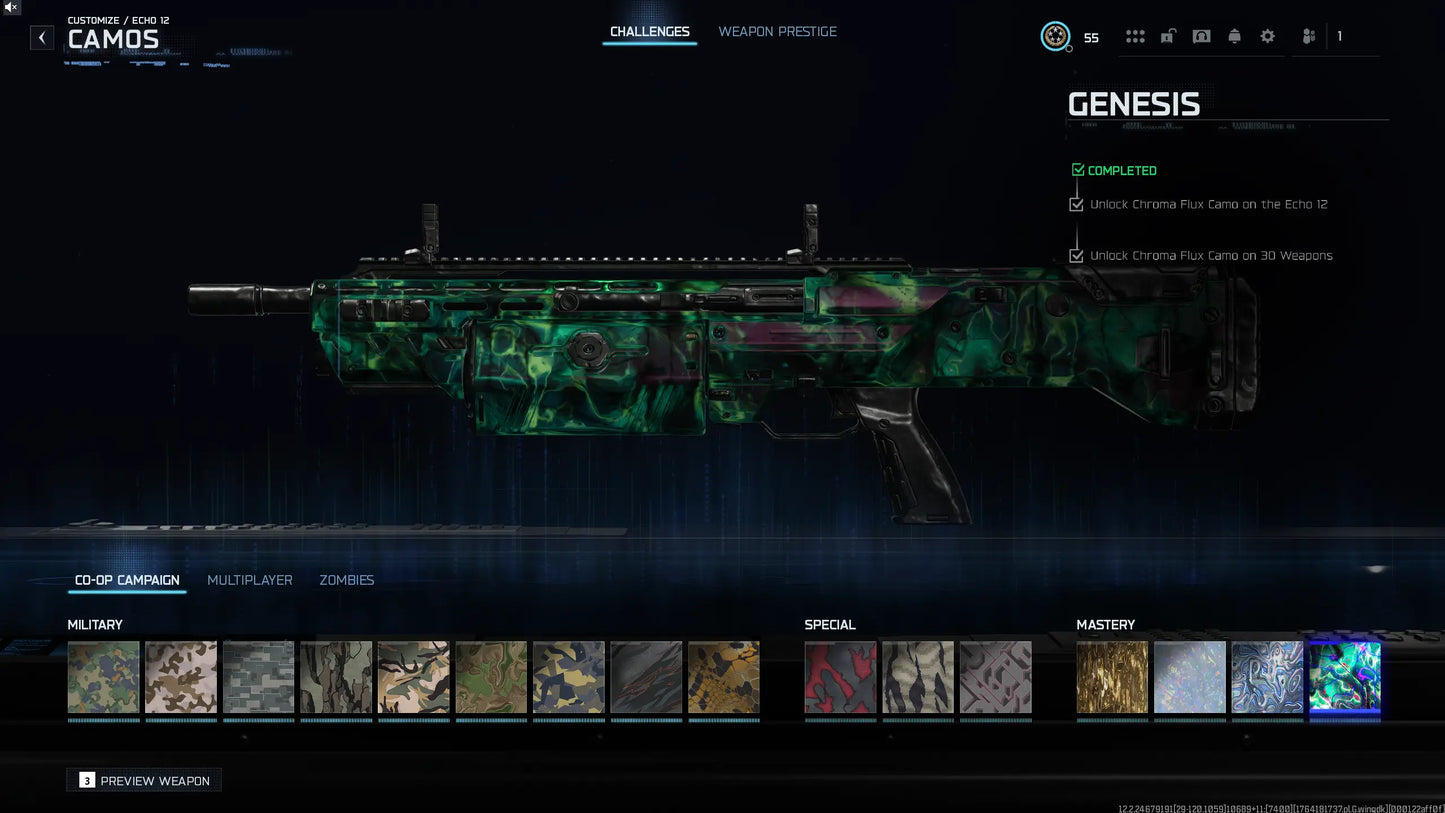This screenshot has width=1445, height=813.
Task: Expand the MILITARY camo category
Action: coord(95,624)
